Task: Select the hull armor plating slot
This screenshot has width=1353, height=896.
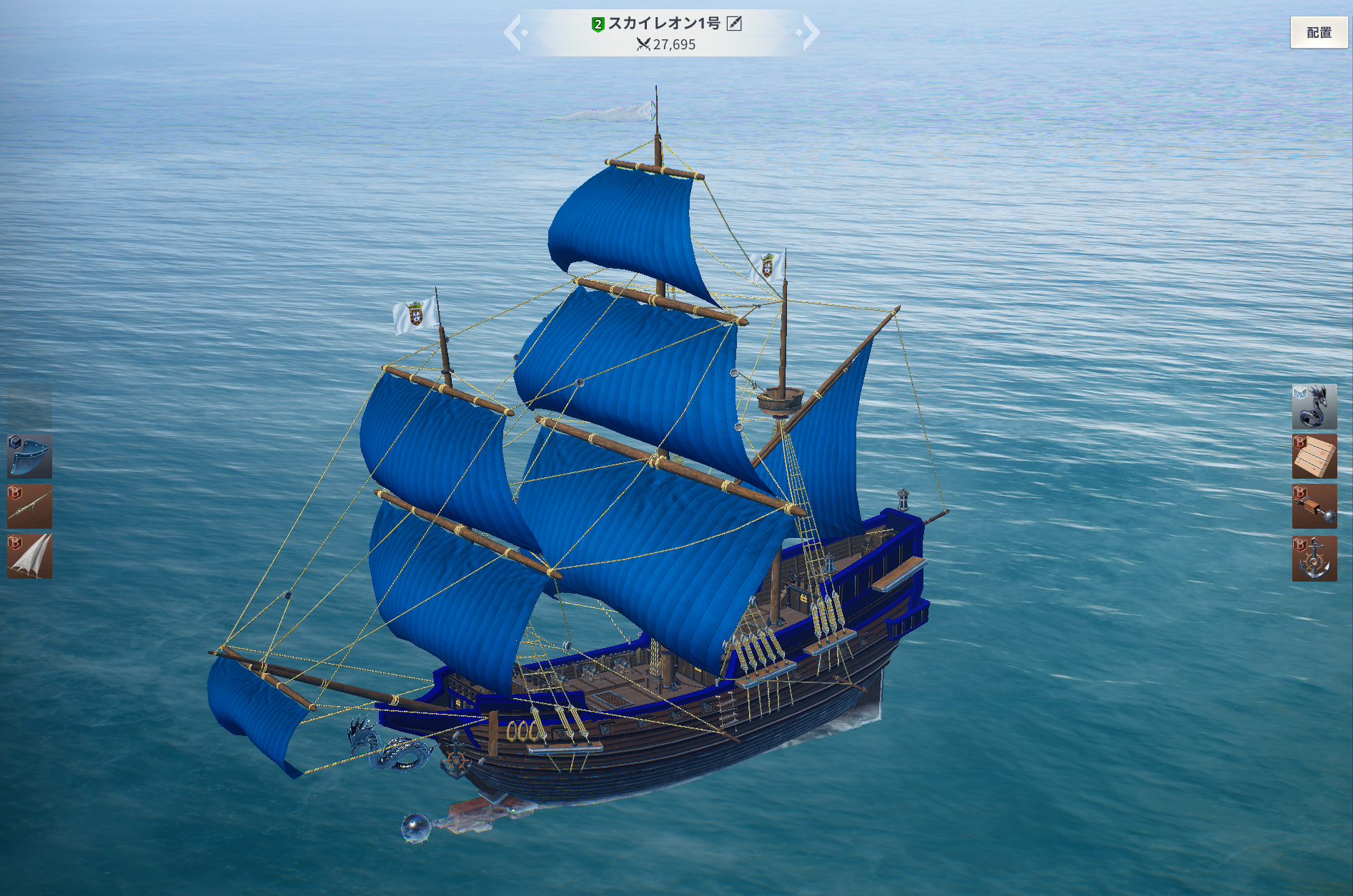Action: click(29, 456)
